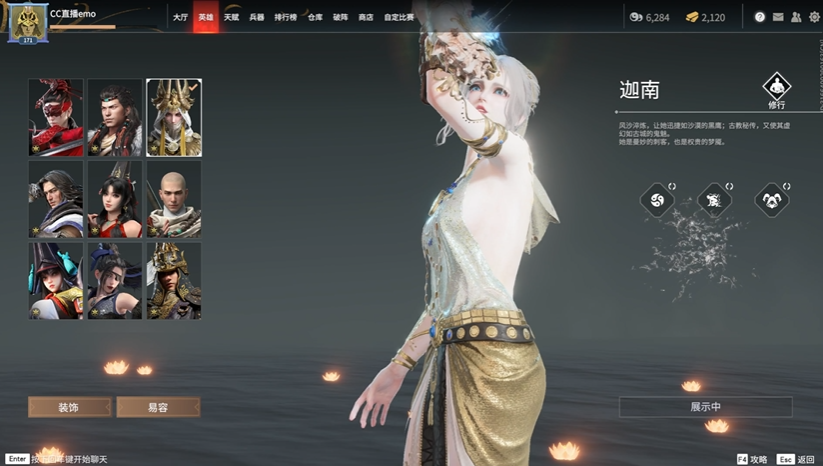Select the golden-helmet armored hero portrait

(174, 280)
